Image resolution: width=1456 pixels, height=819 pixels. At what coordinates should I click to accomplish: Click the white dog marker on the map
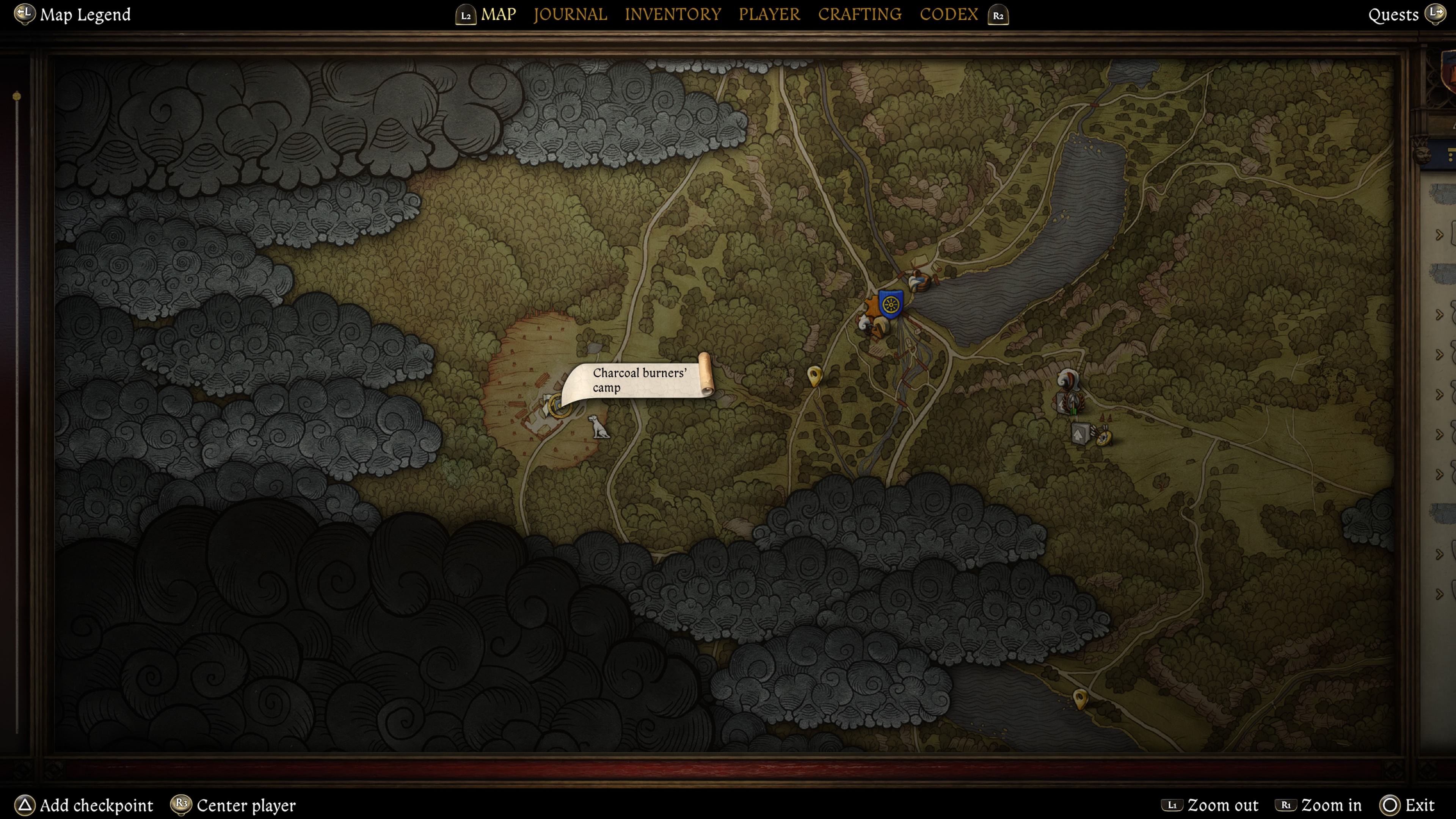click(x=599, y=427)
